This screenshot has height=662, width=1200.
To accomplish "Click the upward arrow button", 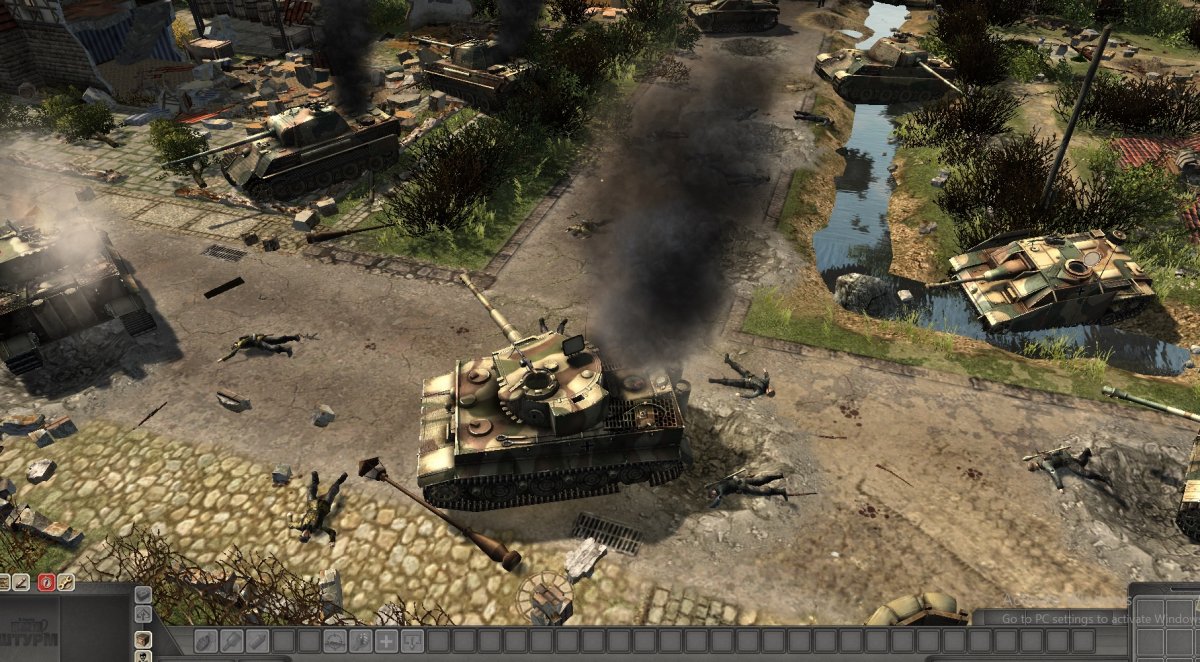I will click(x=143, y=614).
